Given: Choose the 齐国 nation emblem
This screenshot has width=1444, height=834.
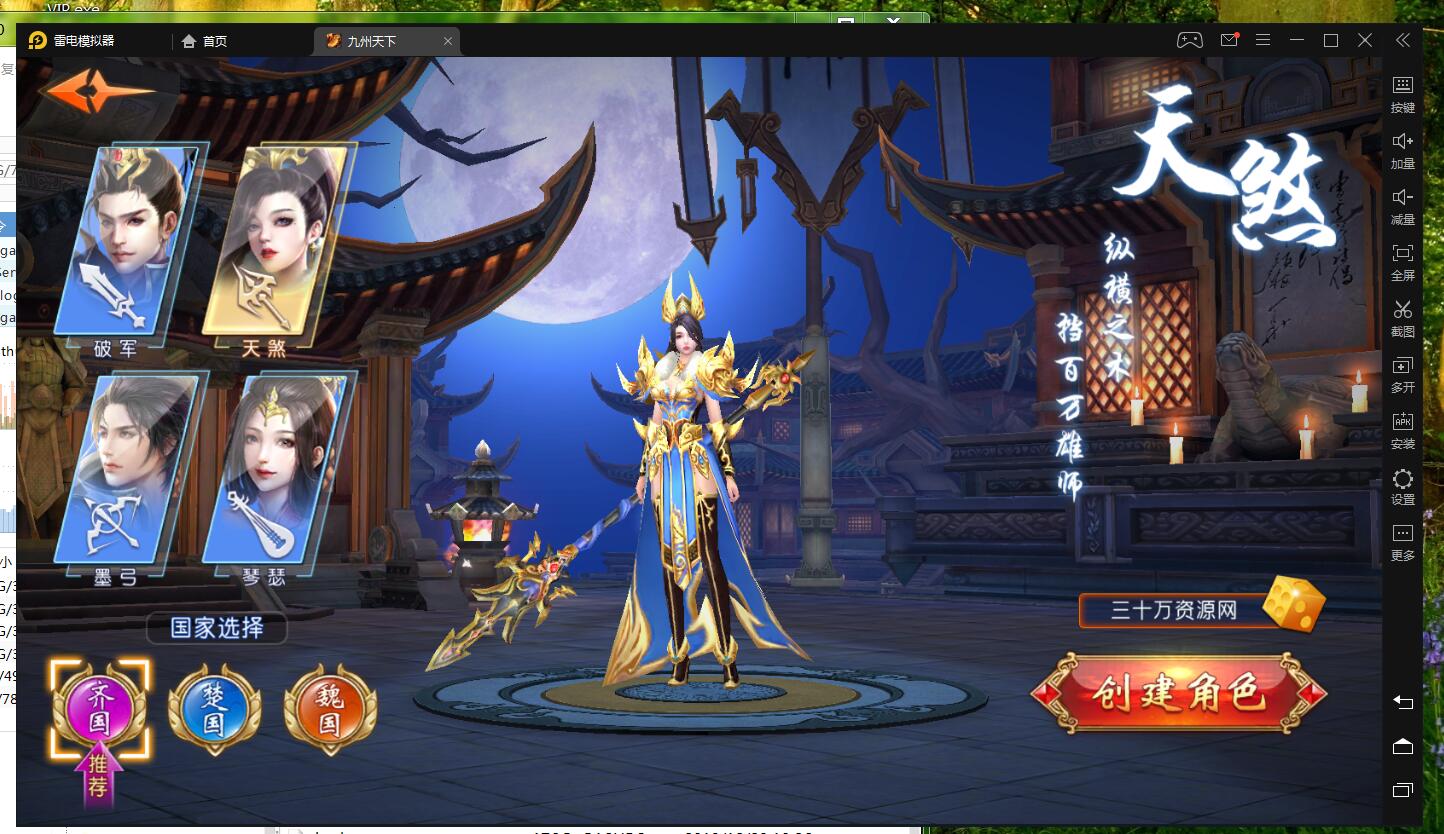Looking at the screenshot, I should [x=100, y=709].
